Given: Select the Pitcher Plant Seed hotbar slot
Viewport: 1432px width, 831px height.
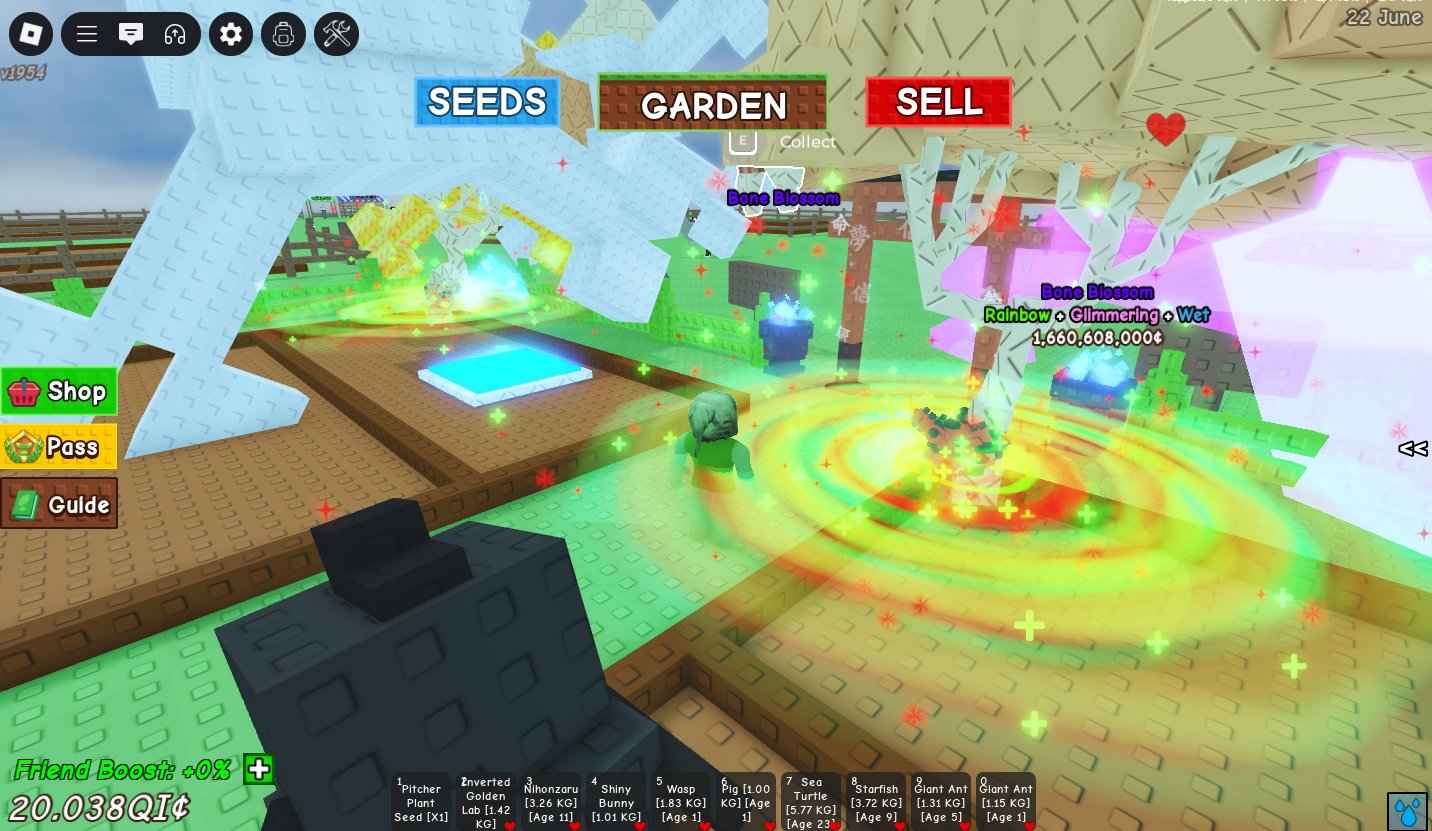Looking at the screenshot, I should click(x=420, y=800).
